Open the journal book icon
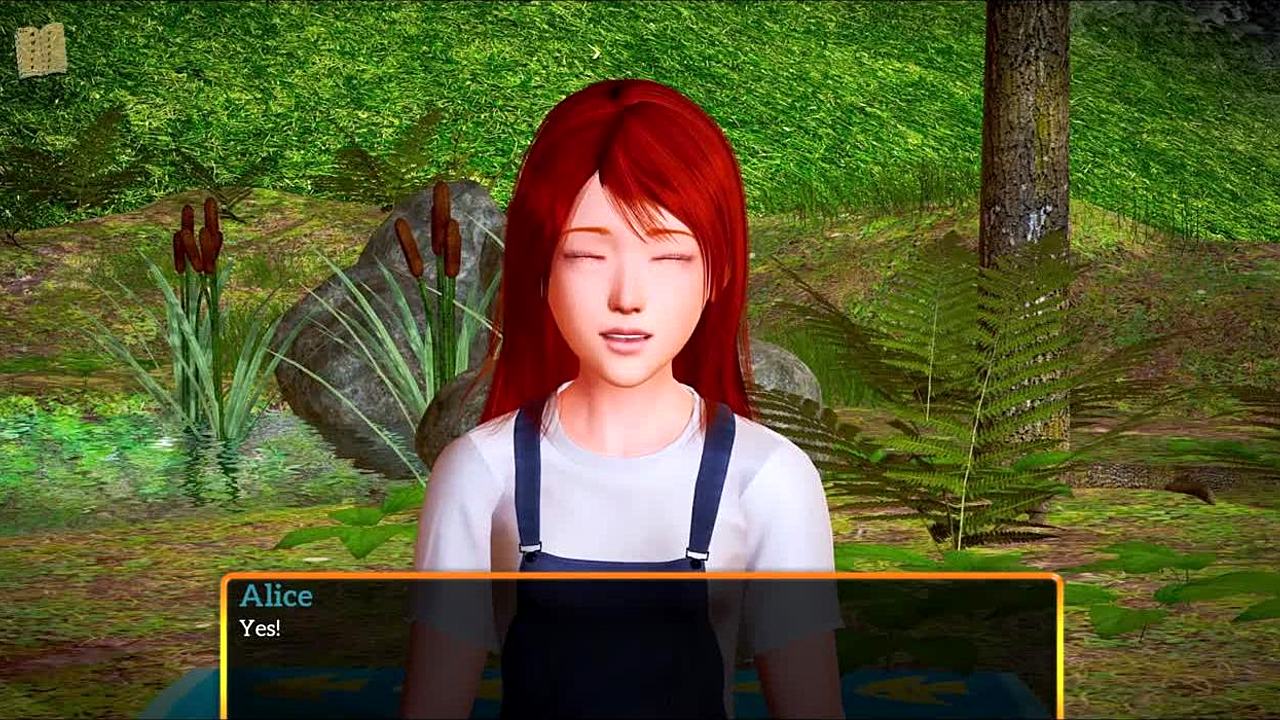 pos(41,50)
